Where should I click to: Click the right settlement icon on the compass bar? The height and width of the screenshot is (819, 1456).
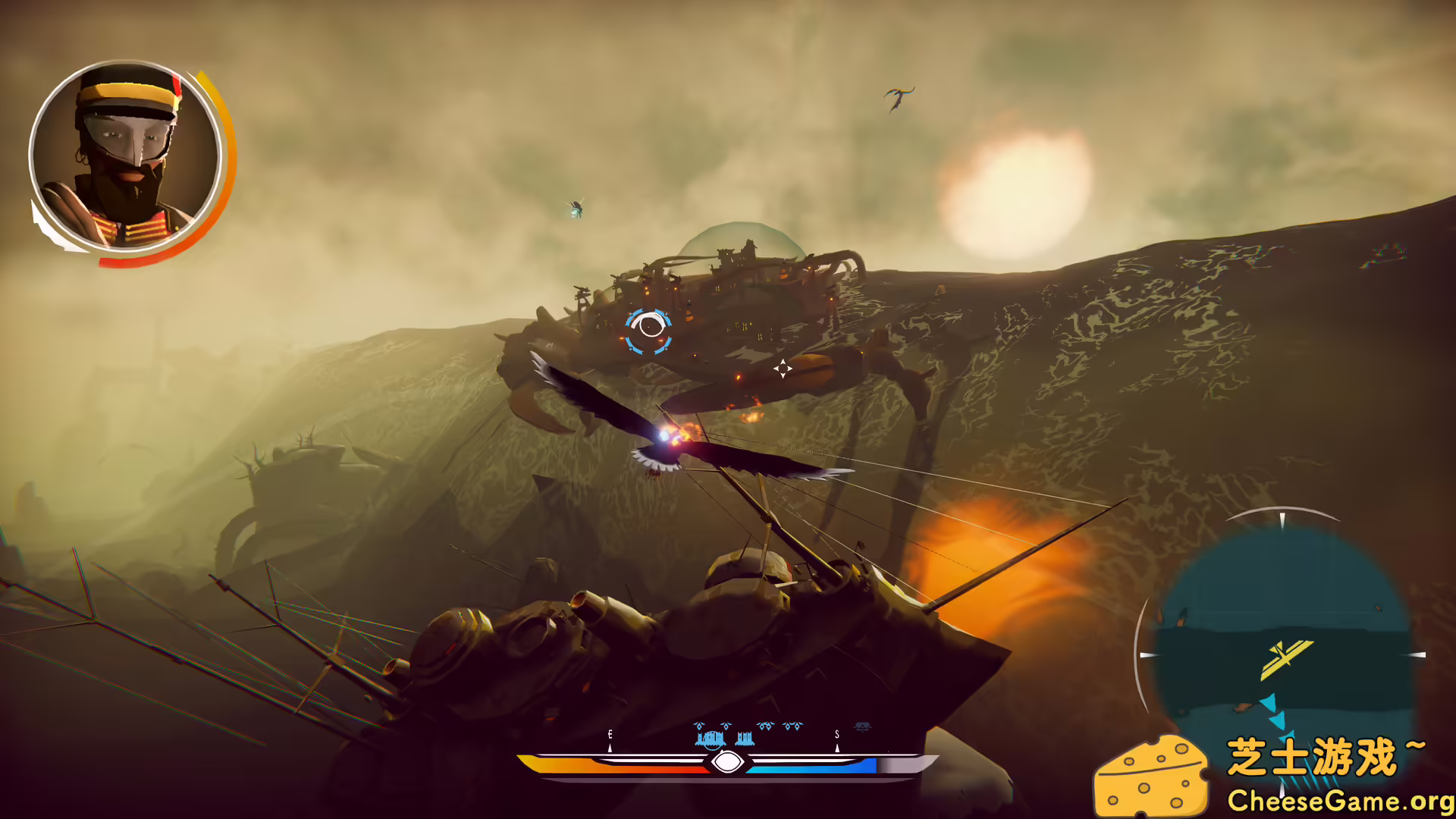click(745, 739)
